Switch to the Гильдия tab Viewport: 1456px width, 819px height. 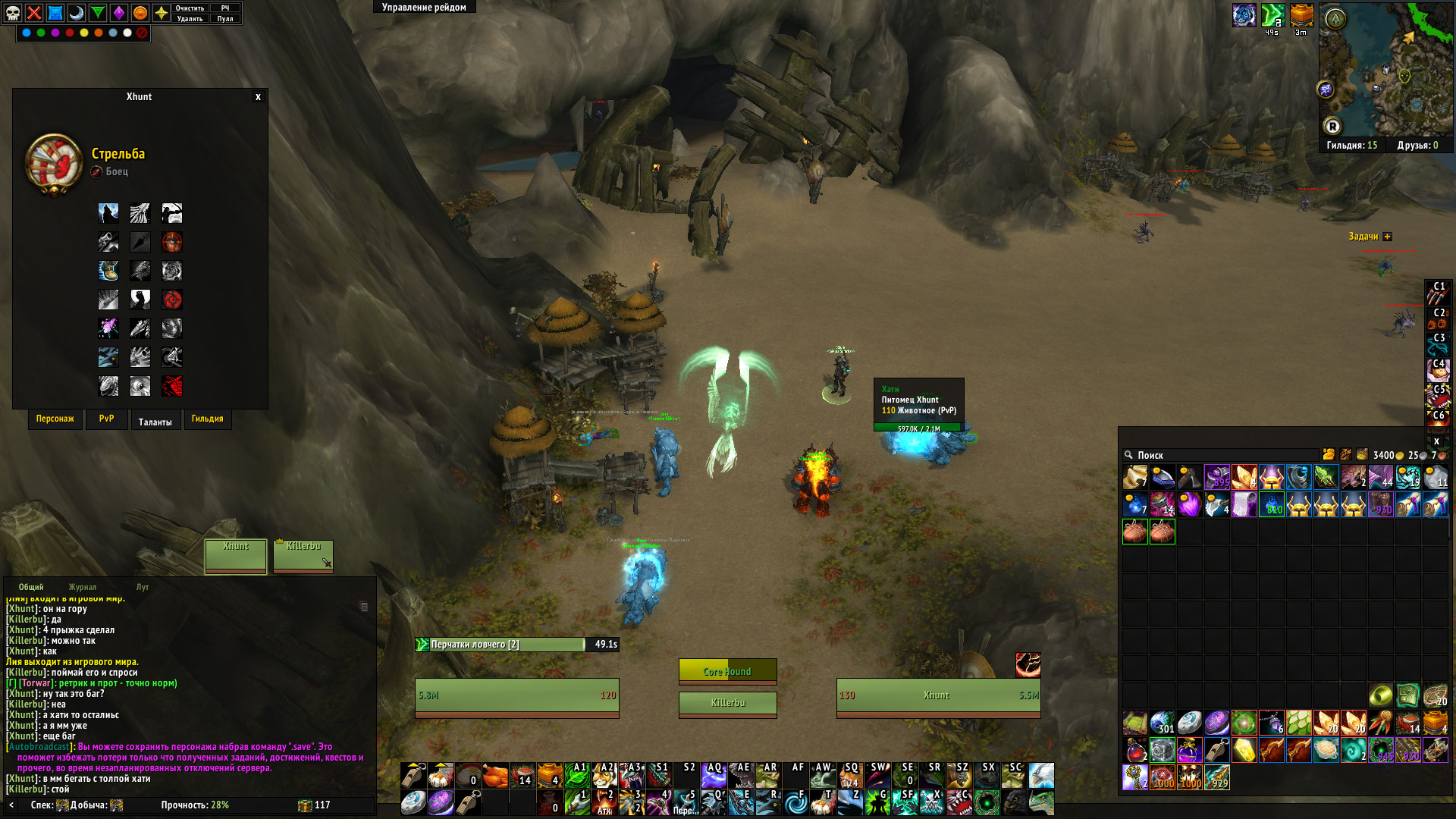(x=207, y=419)
